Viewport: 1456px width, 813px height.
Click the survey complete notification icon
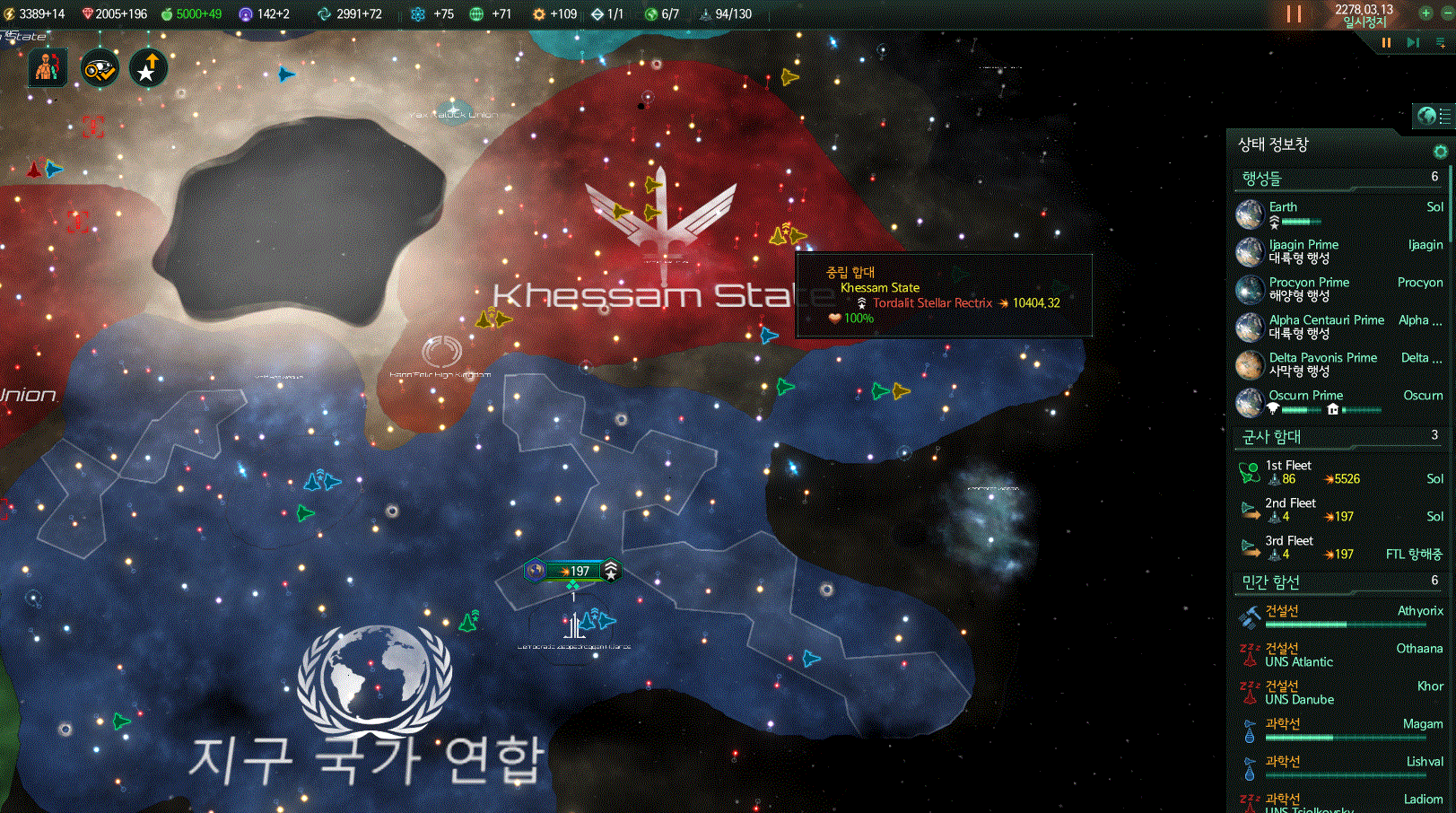(99, 68)
